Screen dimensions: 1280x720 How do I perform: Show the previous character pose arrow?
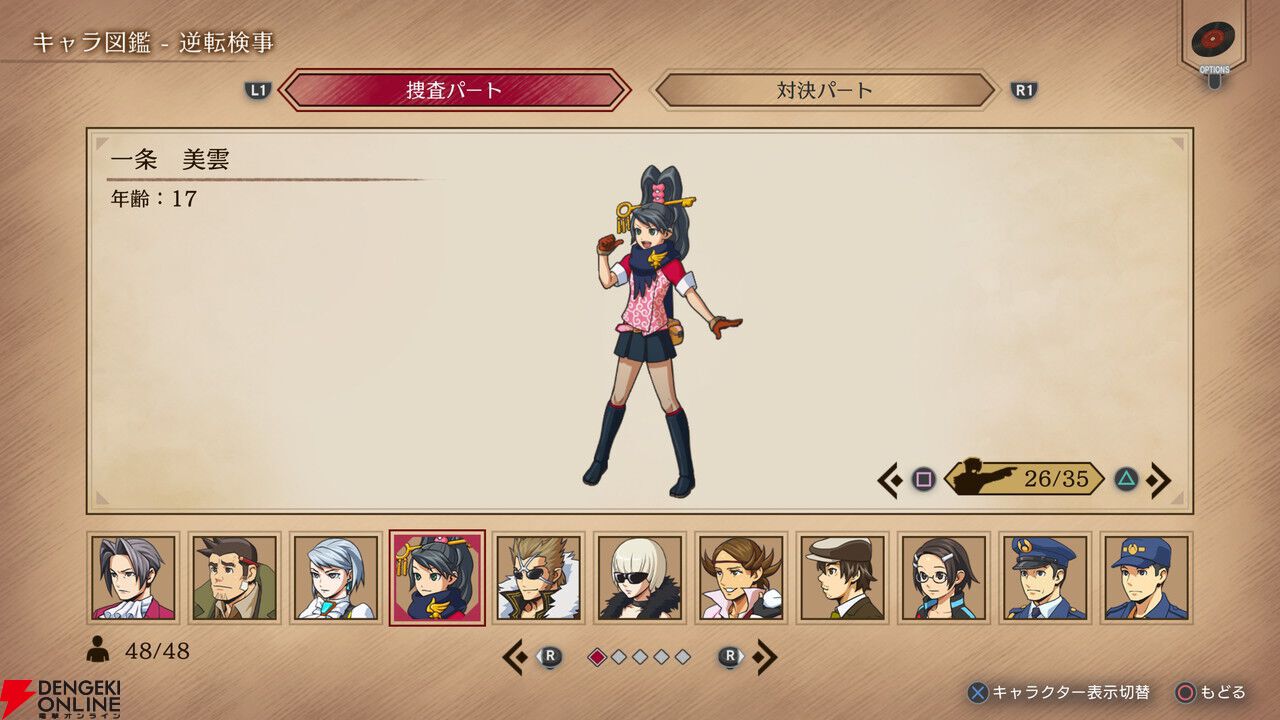tap(888, 480)
